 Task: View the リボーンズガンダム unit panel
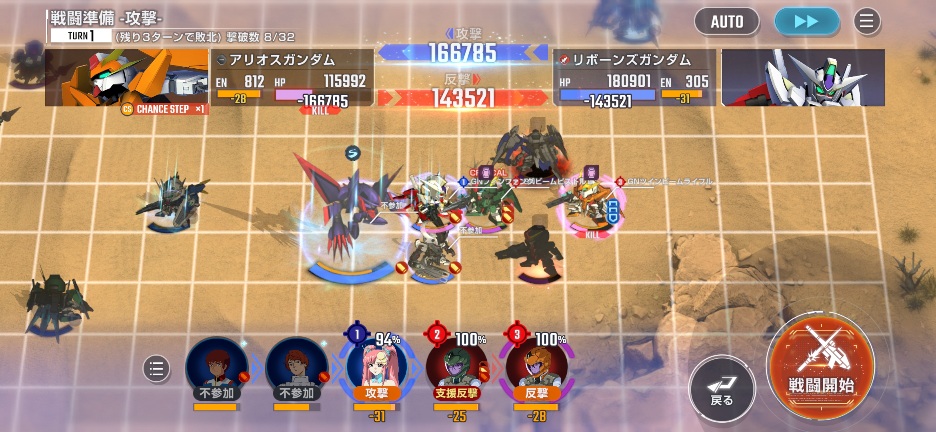634,78
